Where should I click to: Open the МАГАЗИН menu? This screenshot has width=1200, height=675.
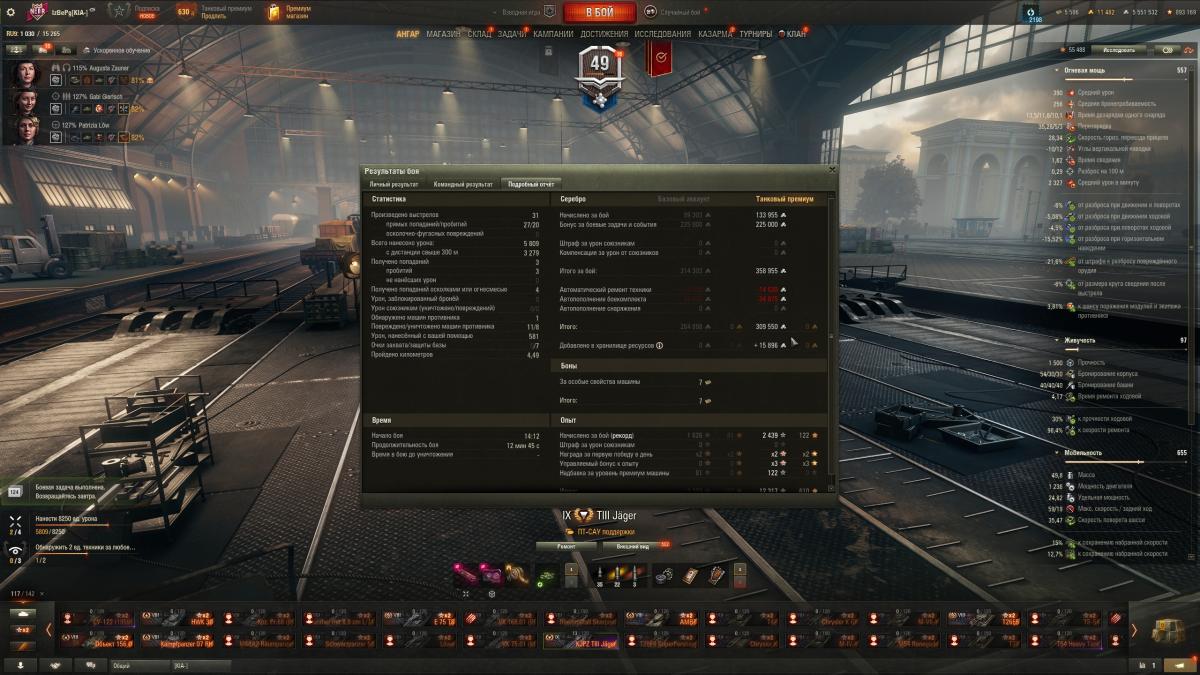pyautogui.click(x=443, y=34)
